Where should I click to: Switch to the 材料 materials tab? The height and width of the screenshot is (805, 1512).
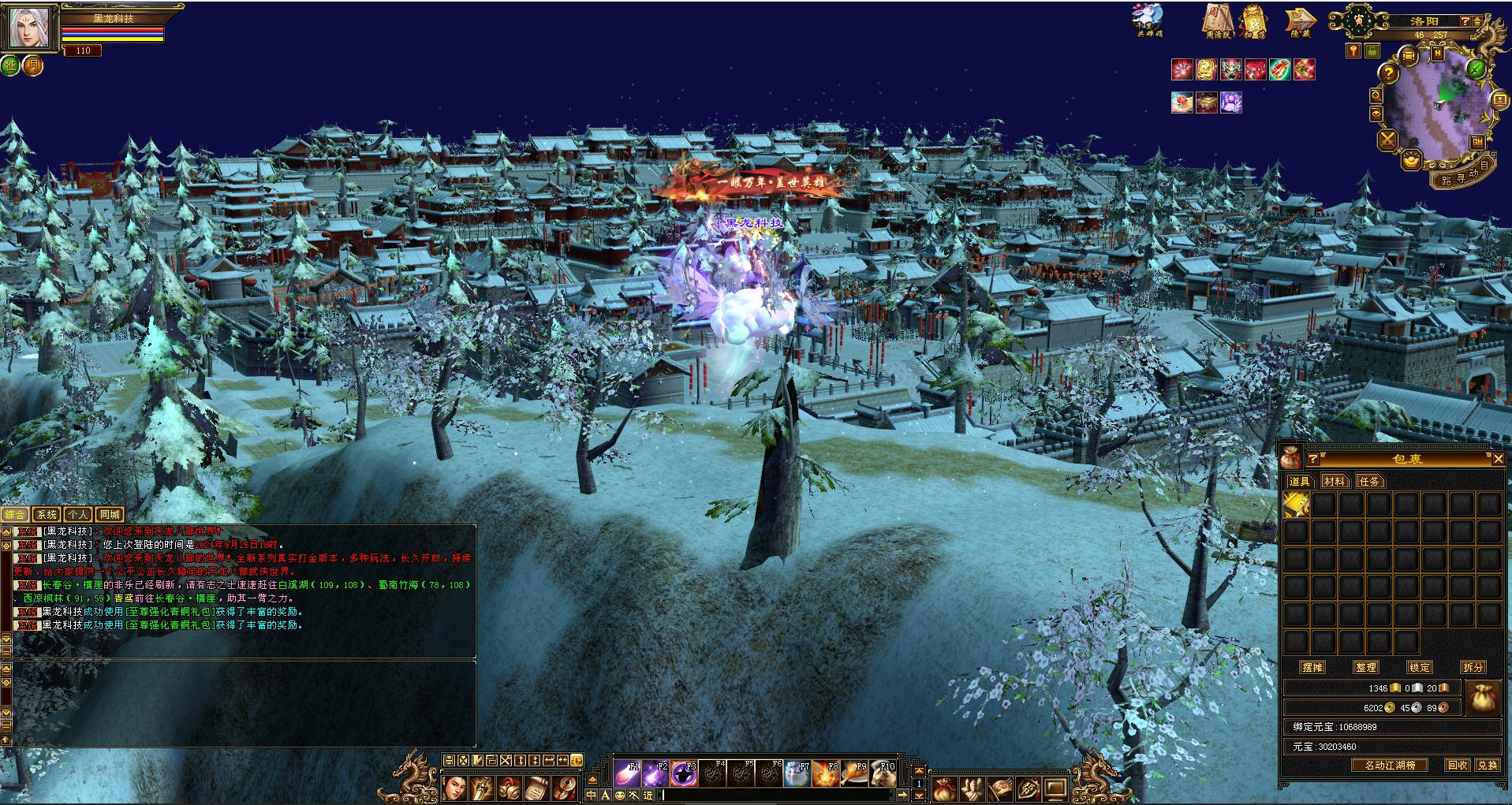[x=1335, y=481]
